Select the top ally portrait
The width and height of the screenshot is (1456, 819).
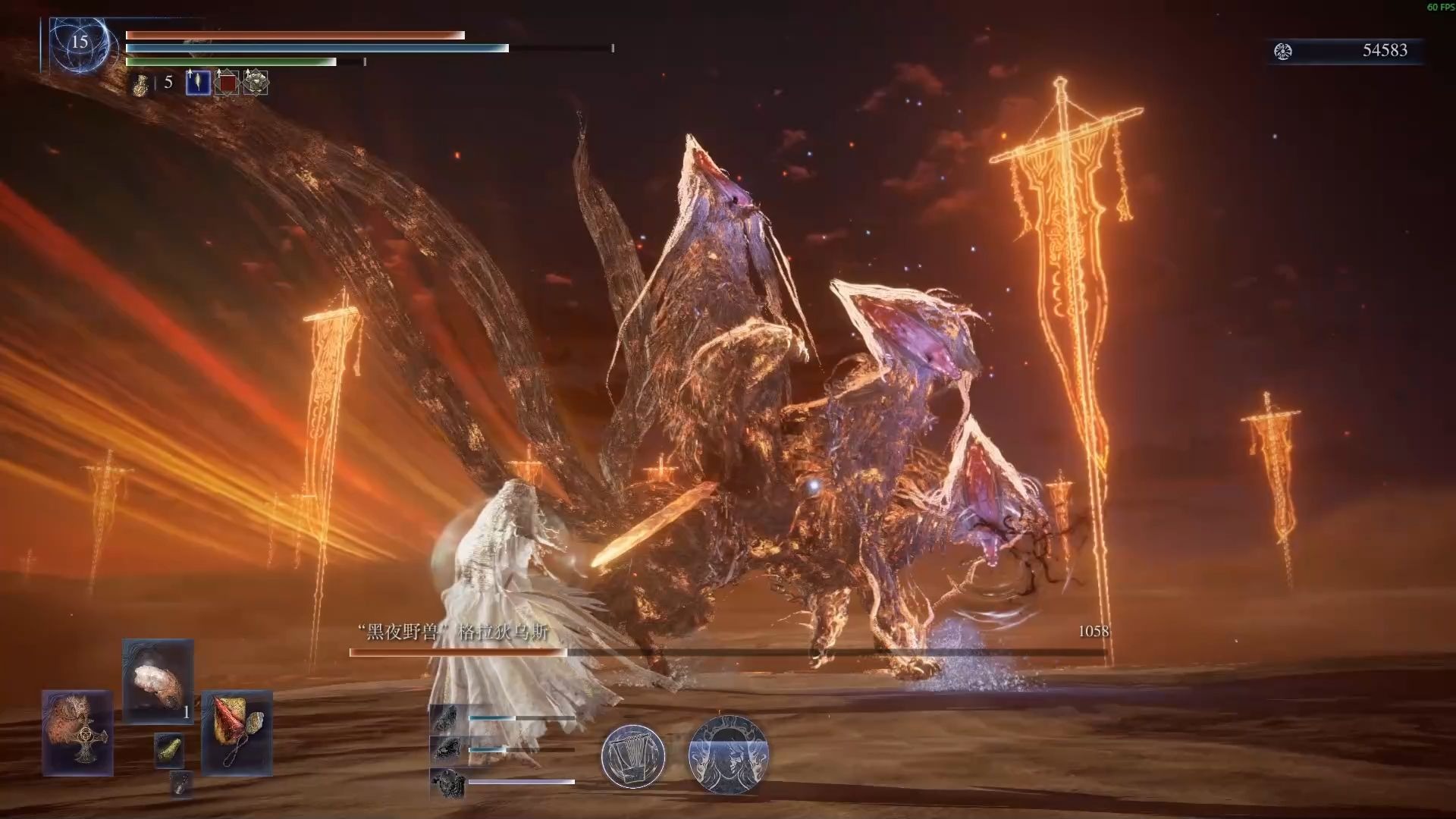click(x=444, y=717)
